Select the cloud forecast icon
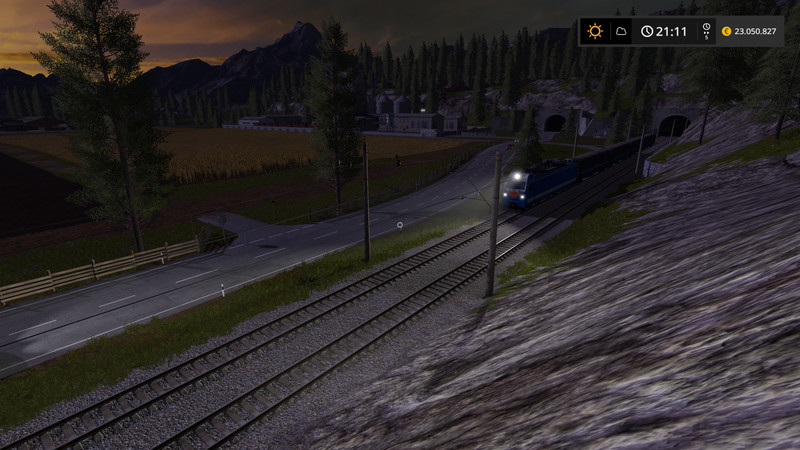The width and height of the screenshot is (800, 450). (x=621, y=31)
